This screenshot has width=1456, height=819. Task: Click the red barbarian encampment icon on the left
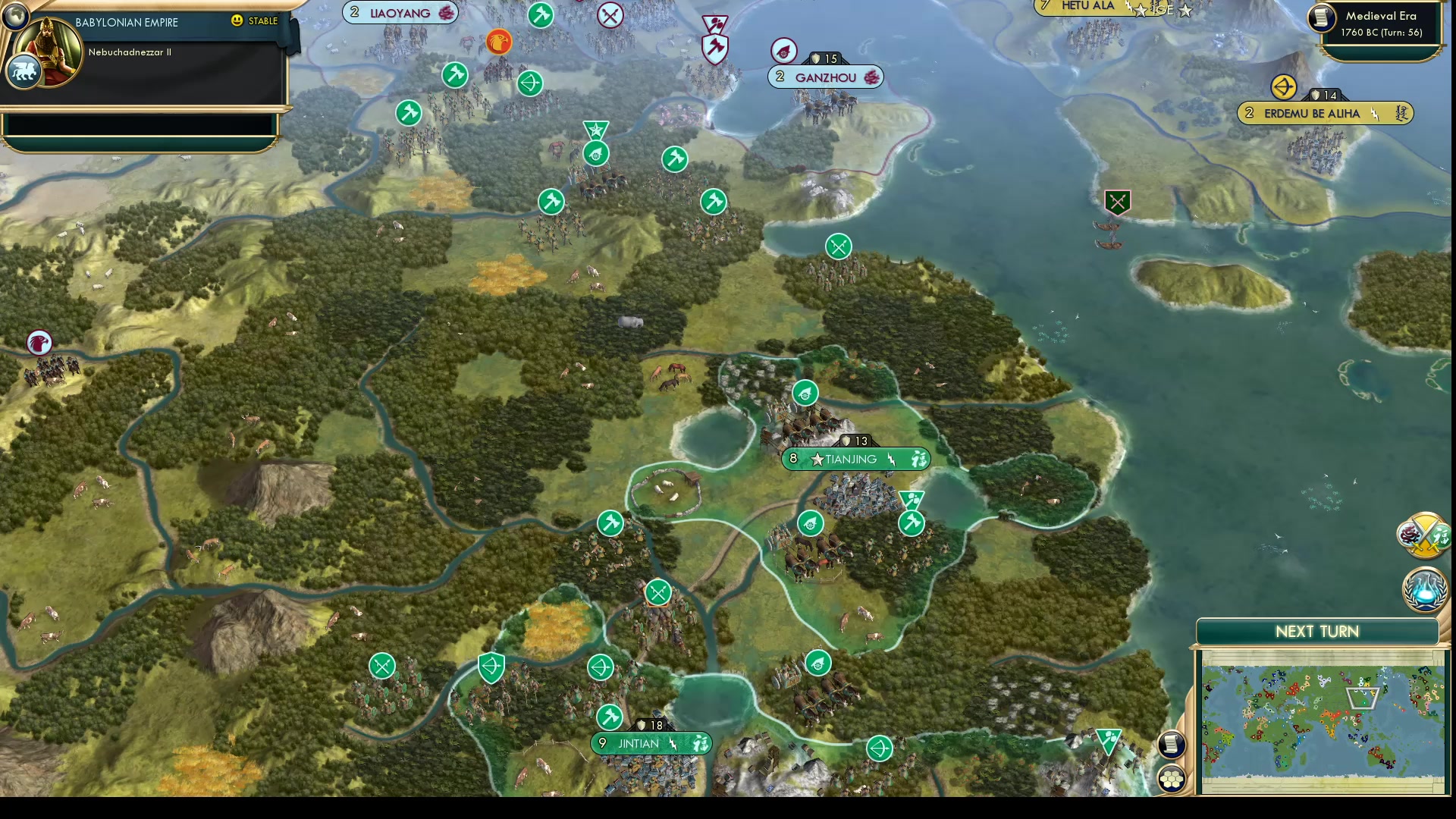click(x=39, y=343)
